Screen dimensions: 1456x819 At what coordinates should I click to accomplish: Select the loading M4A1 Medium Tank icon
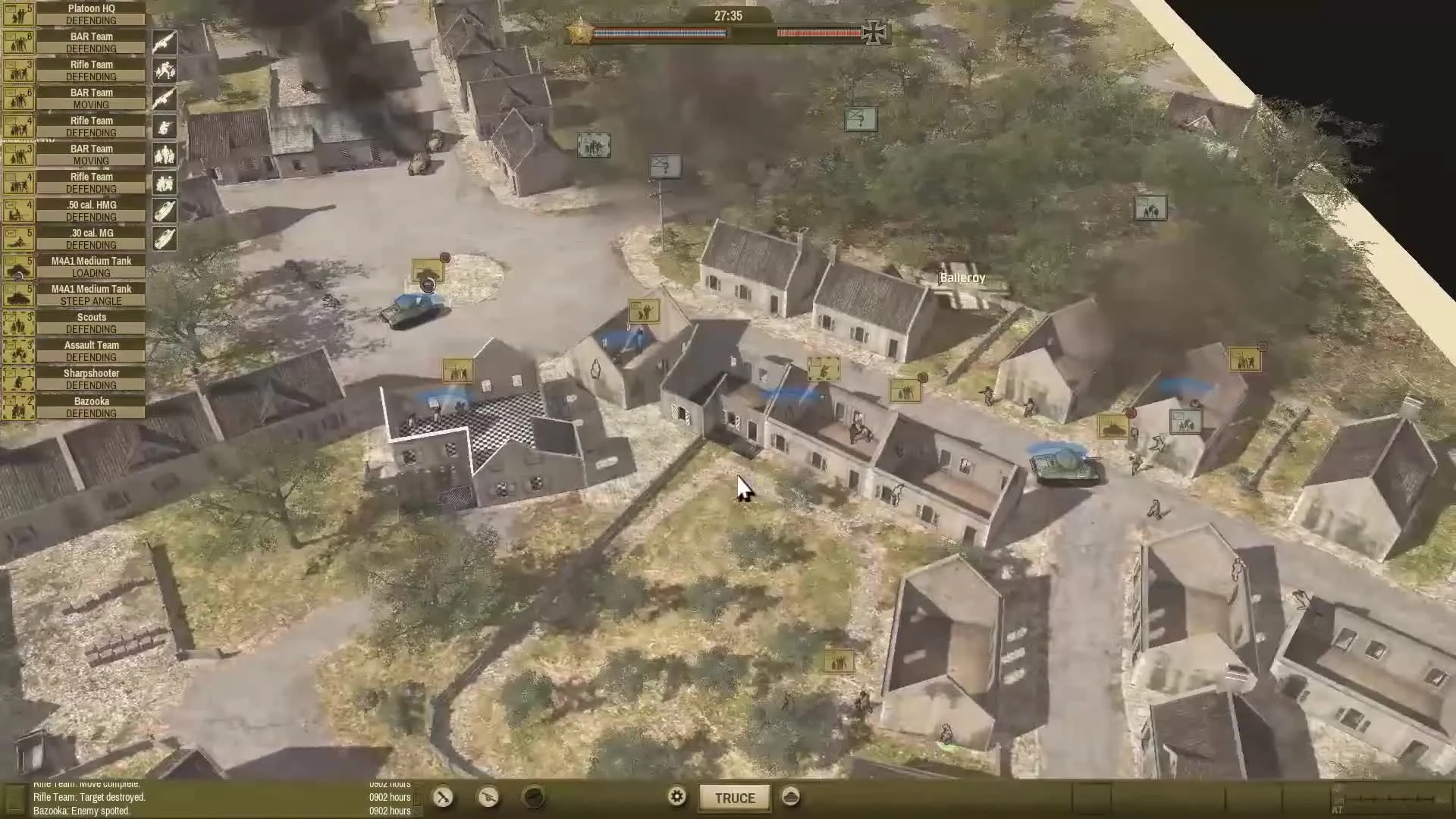pyautogui.click(x=19, y=266)
